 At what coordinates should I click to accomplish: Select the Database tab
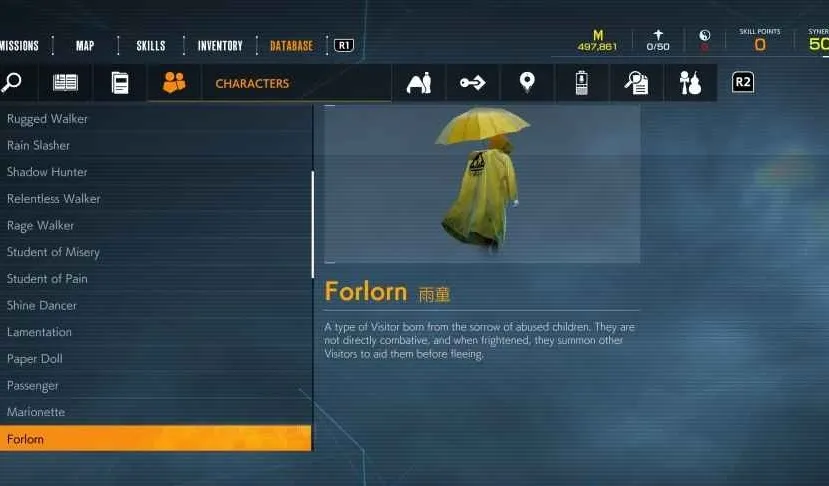291,45
